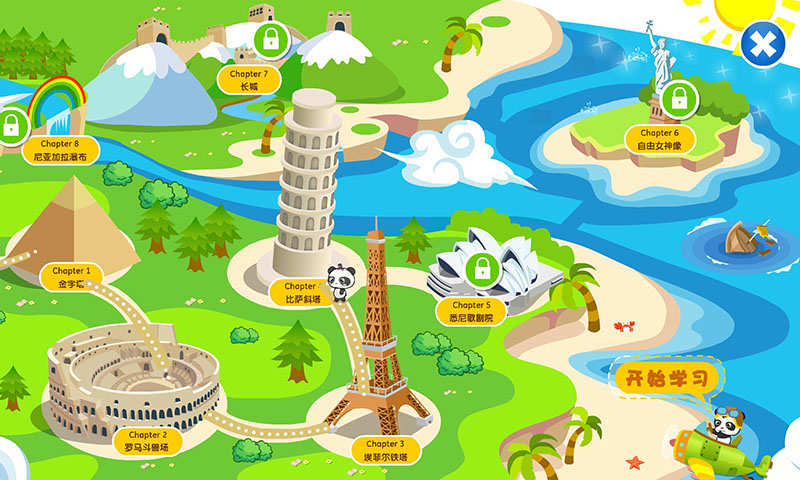Viewport: 800px width, 480px height.
Task: Click the lock icon on Sydney Opera House
Action: coord(483,268)
